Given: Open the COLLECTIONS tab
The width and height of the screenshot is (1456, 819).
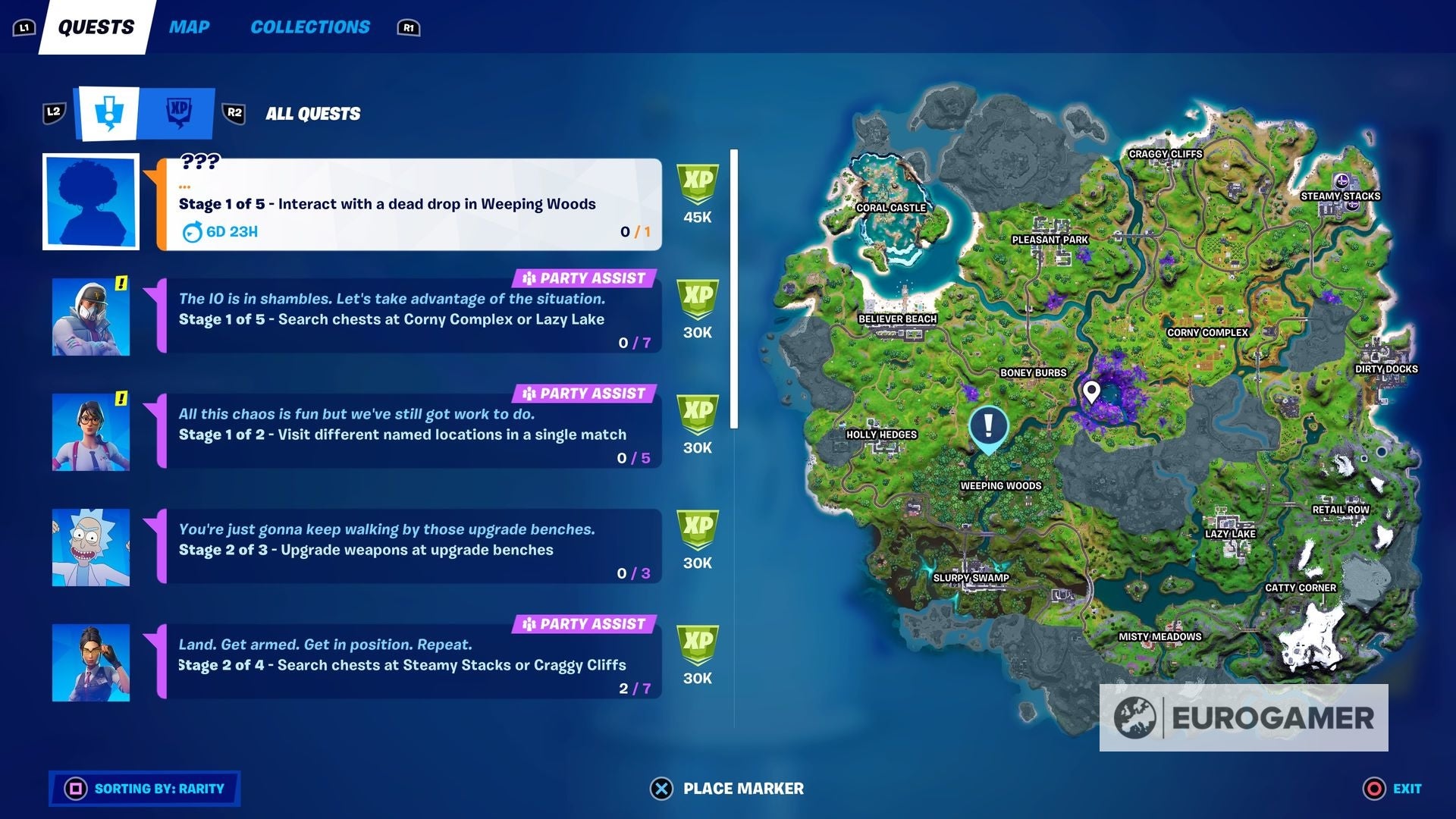Looking at the screenshot, I should coord(310,27).
